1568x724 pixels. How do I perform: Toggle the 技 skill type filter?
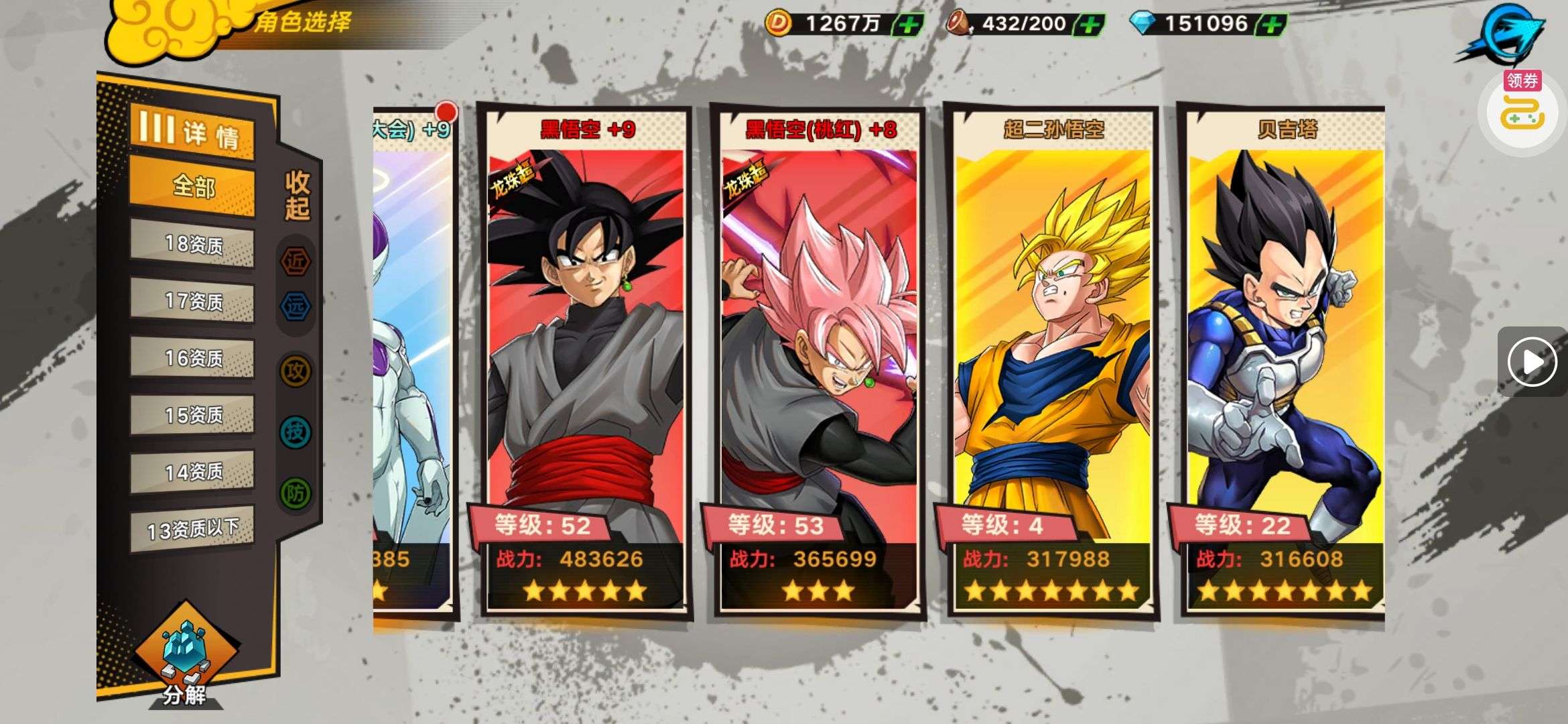point(296,432)
